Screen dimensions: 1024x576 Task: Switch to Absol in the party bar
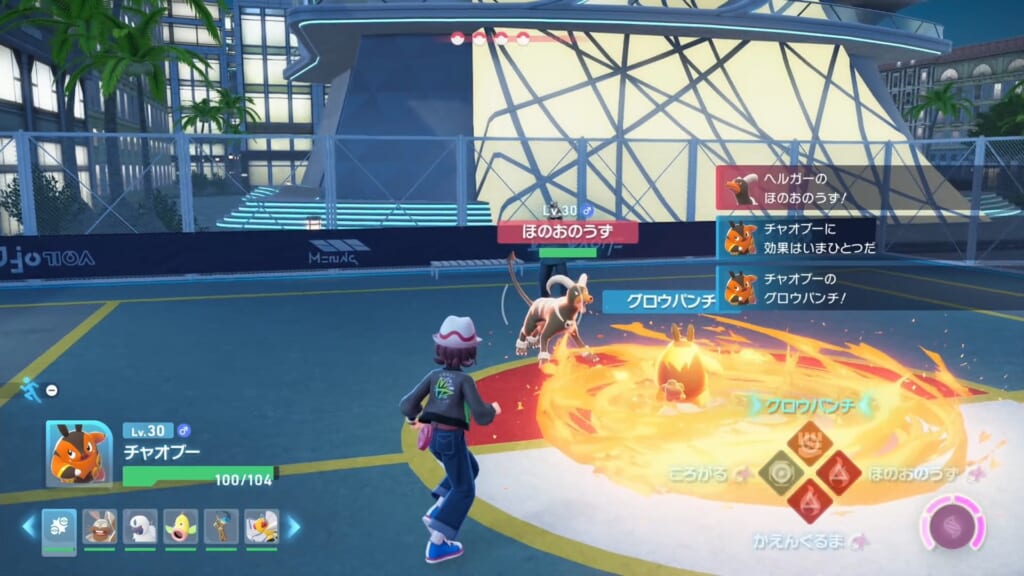pyautogui.click(x=140, y=527)
